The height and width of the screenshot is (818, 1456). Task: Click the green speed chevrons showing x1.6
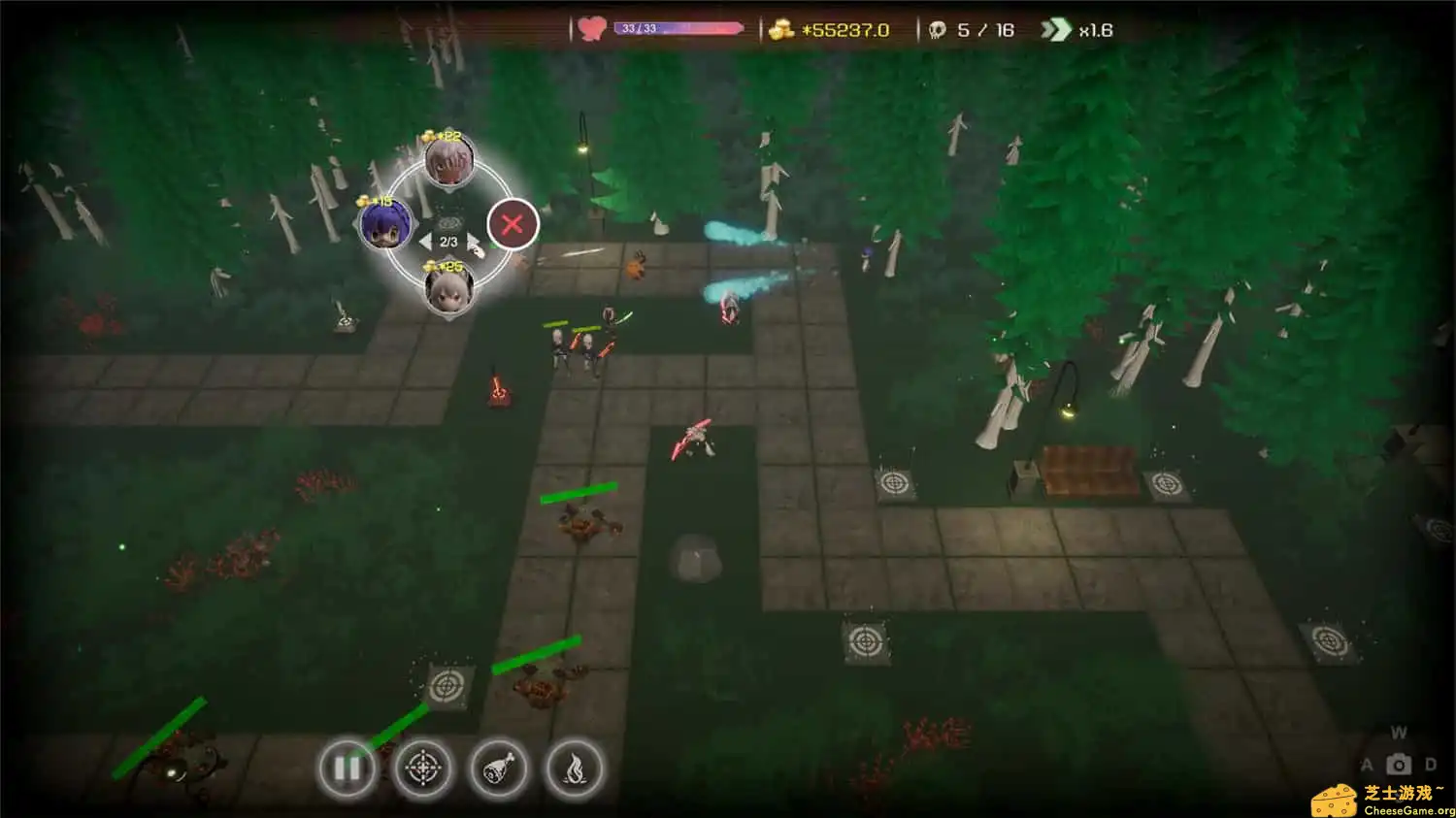point(1058,29)
